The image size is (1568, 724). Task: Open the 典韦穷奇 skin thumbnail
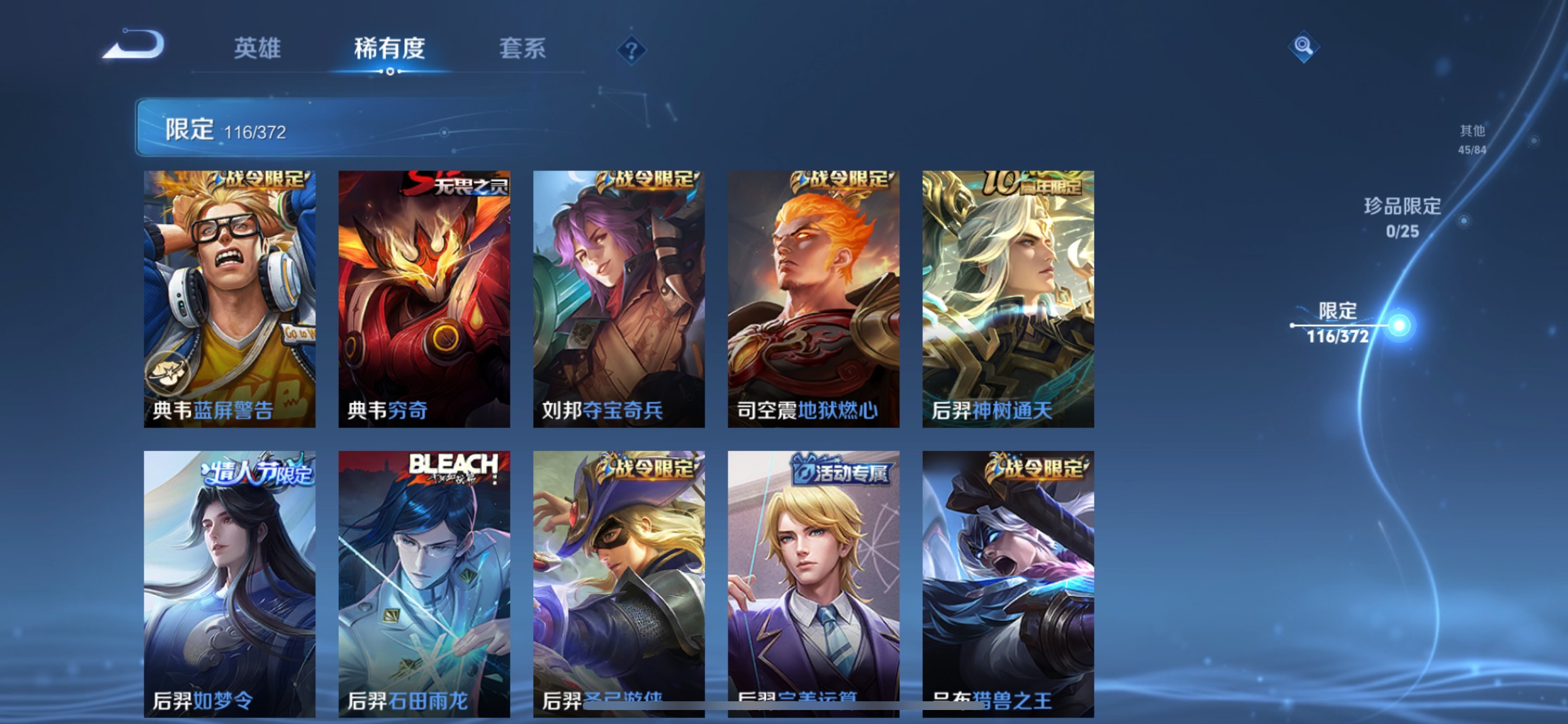coord(424,301)
